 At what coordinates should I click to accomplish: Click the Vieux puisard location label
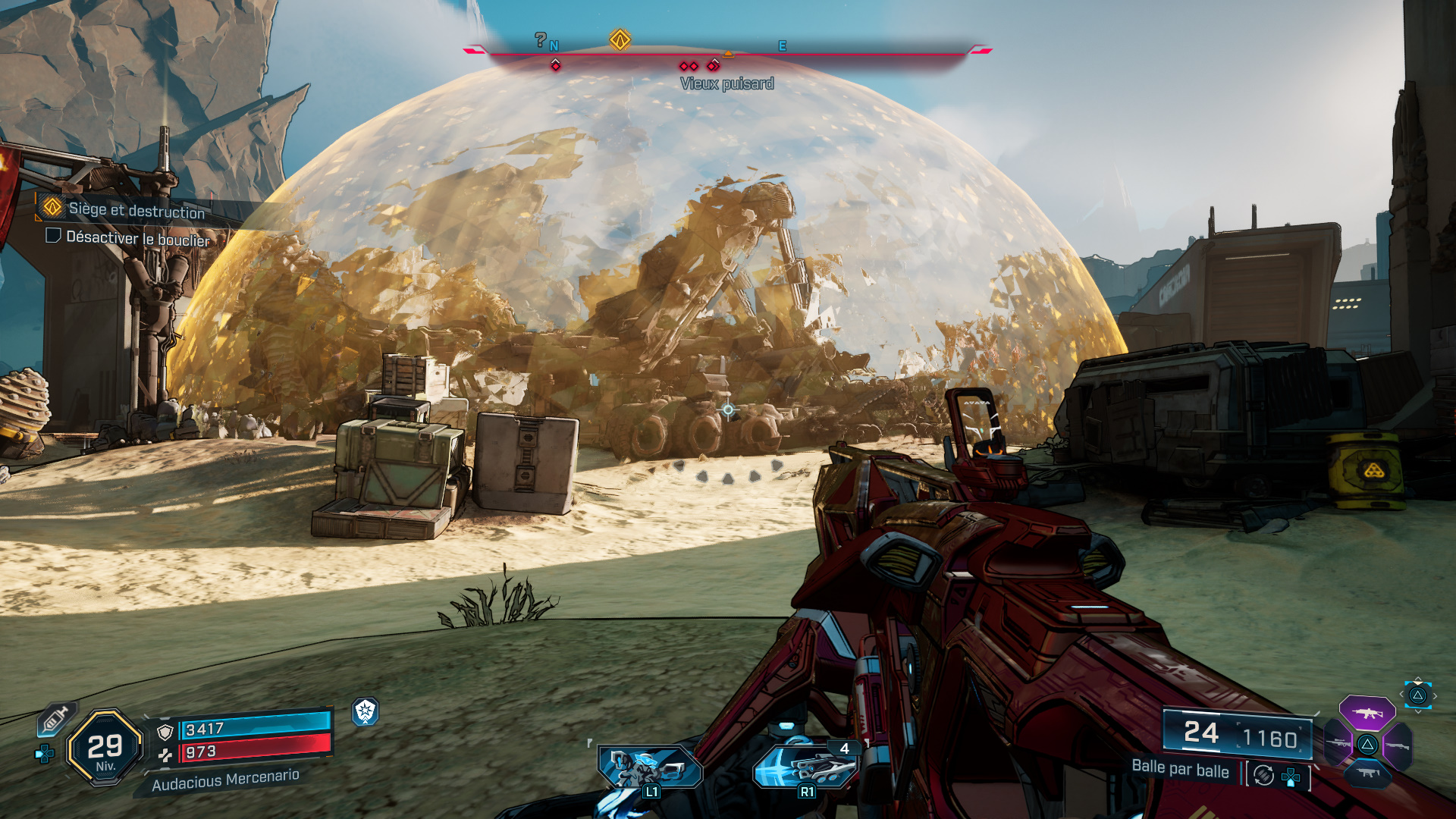727,83
